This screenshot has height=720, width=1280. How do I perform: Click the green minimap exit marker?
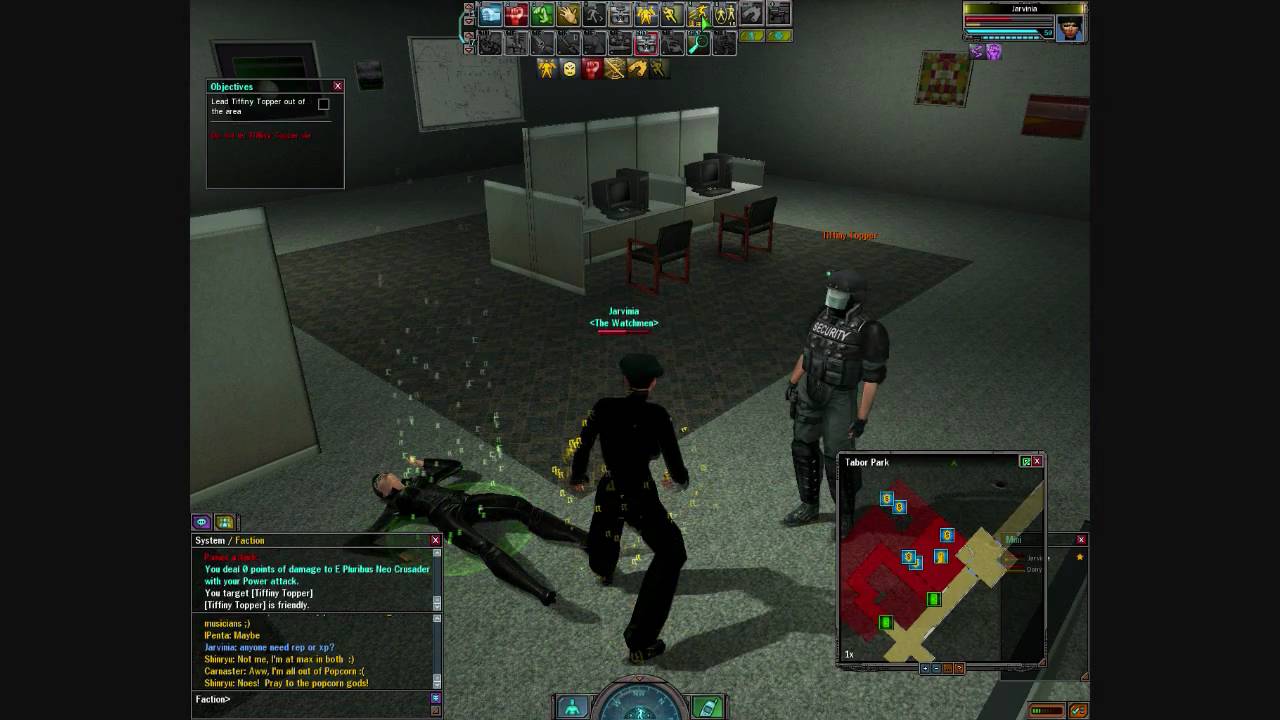[x=933, y=599]
